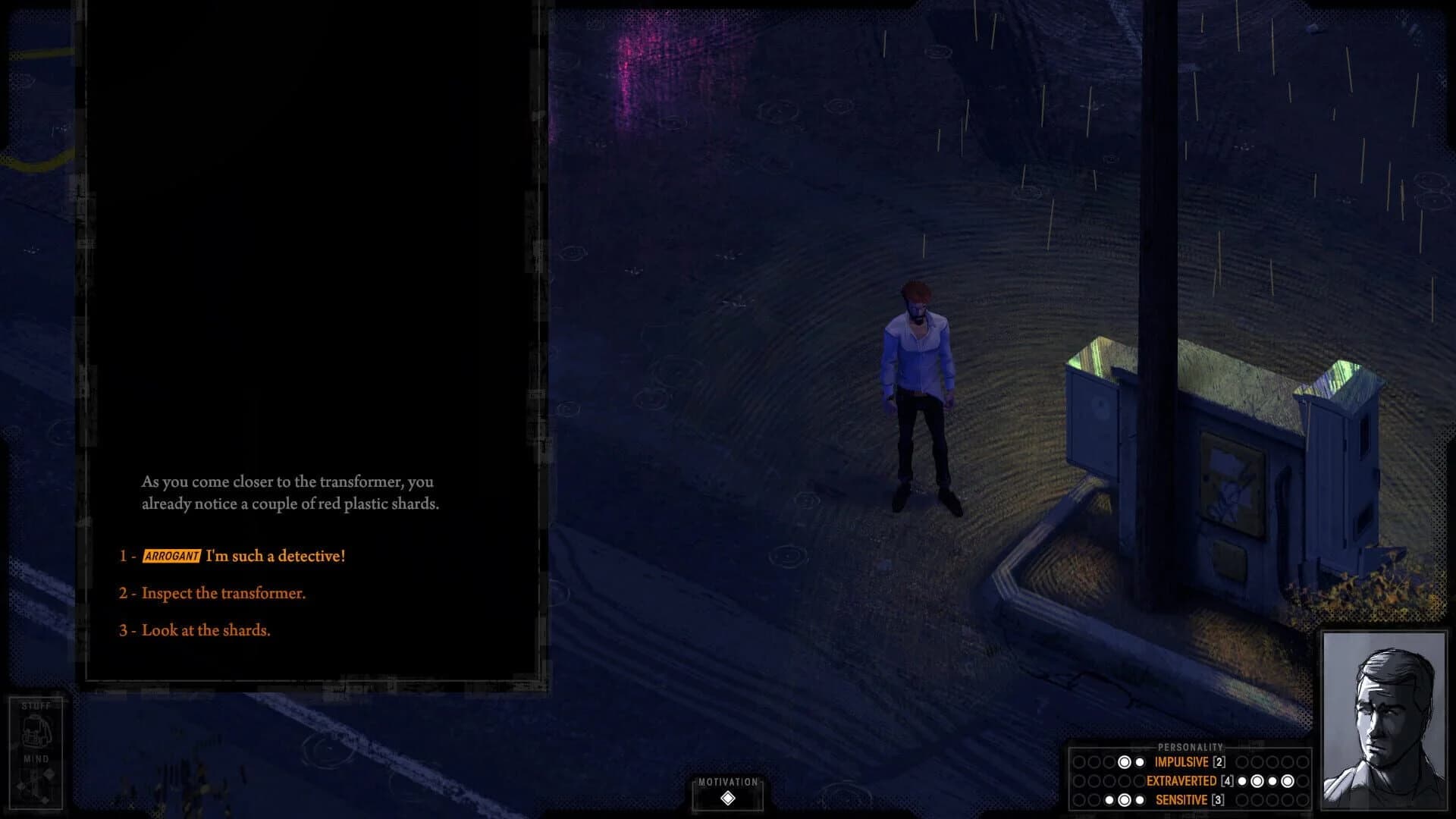Screen dimensions: 1456x819
Task: Switch to the STUFF tab
Action: tap(36, 704)
